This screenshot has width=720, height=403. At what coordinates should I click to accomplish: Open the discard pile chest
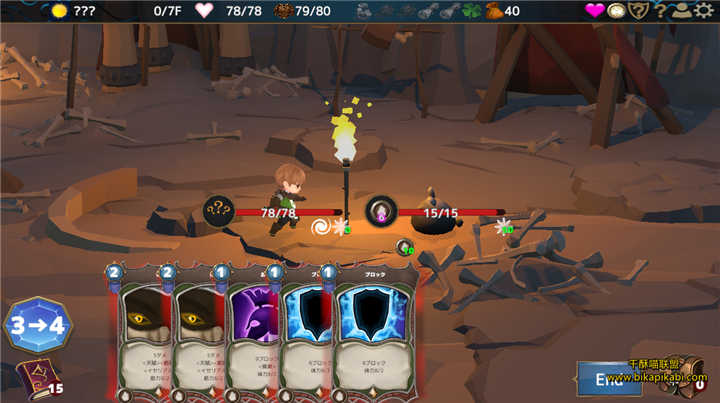(x=692, y=379)
